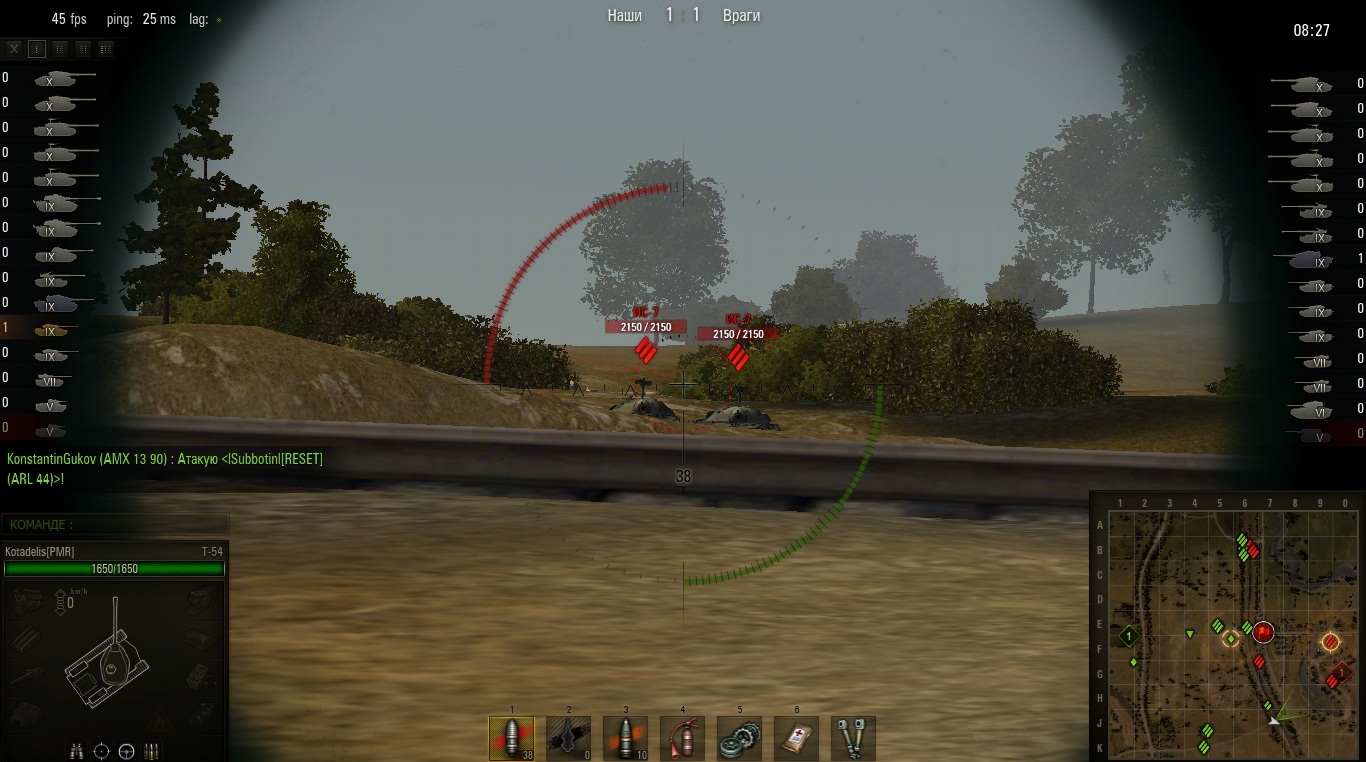The height and width of the screenshot is (762, 1366).
Task: Switch to the widest team panel view
Action: coord(106,48)
